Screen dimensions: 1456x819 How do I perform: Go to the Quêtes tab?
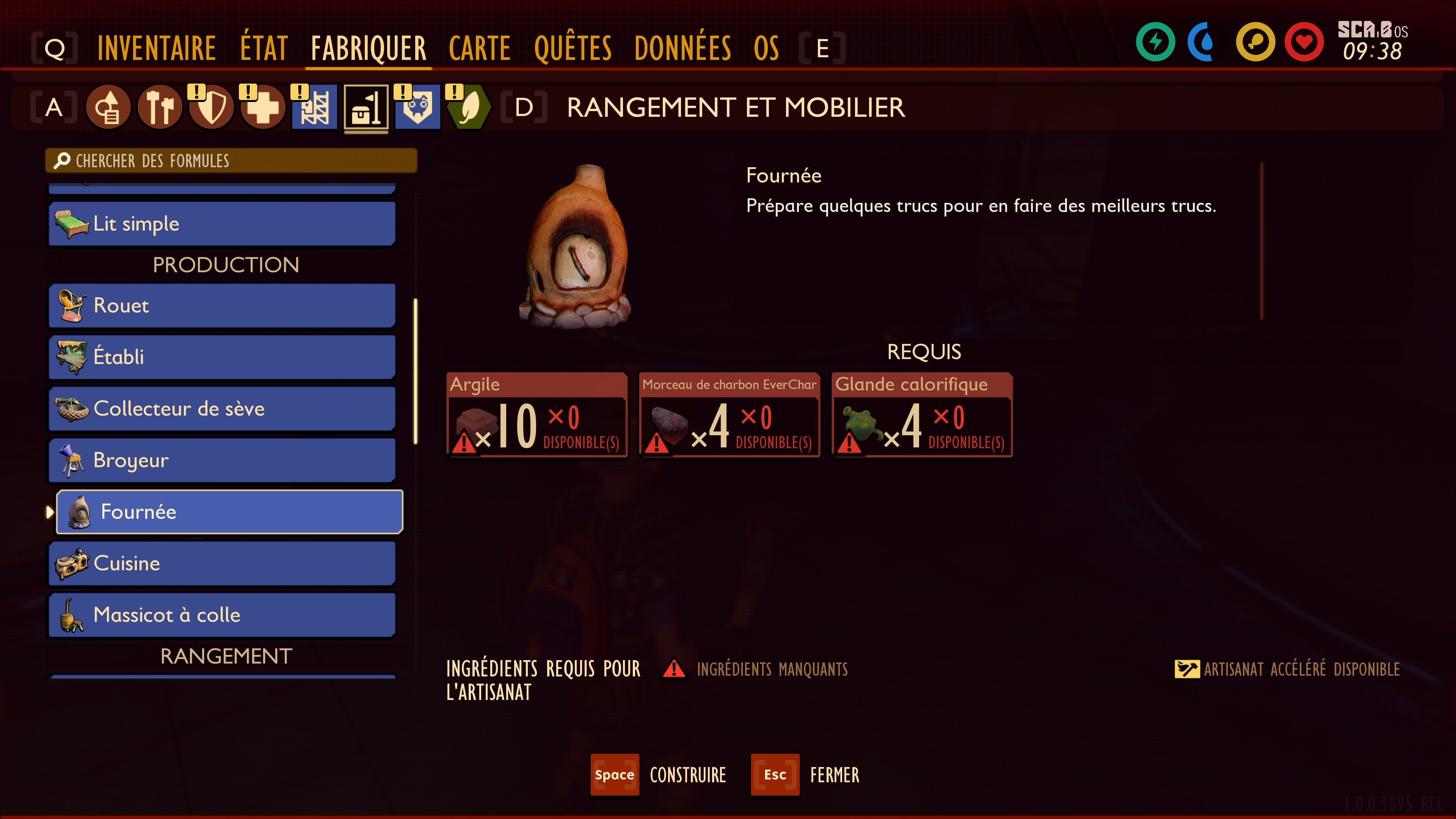tap(573, 48)
